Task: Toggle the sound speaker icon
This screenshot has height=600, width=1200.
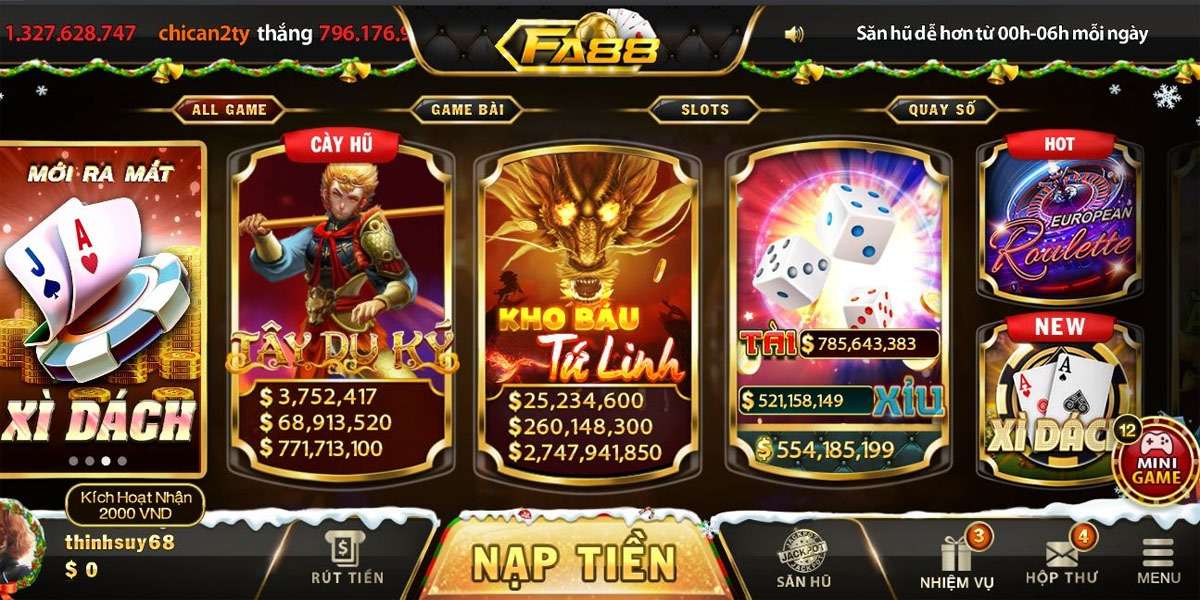Action: click(794, 34)
